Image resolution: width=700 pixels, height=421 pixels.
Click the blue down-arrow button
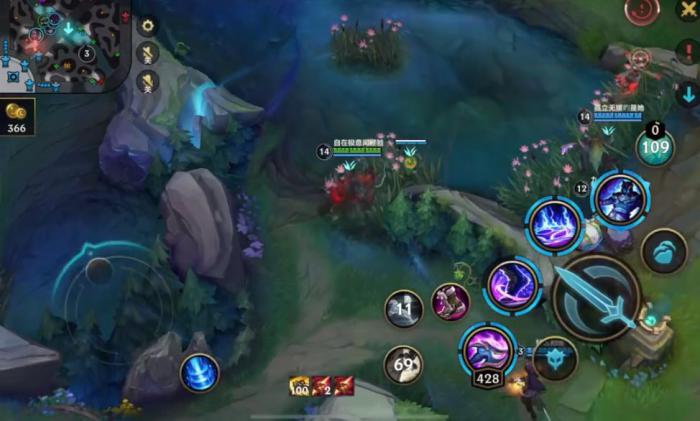(x=687, y=94)
